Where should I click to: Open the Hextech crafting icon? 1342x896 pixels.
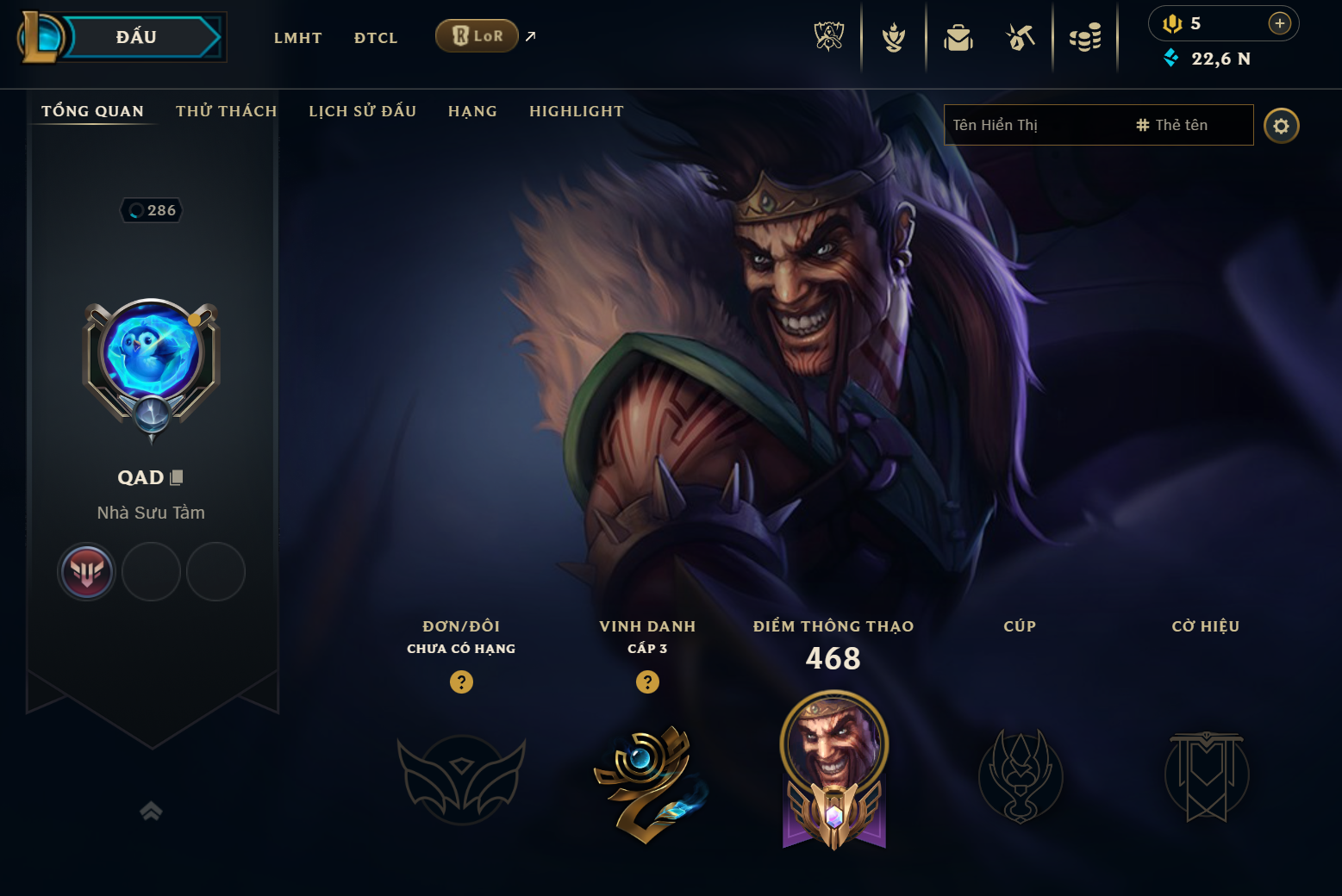pyautogui.click(x=1021, y=36)
